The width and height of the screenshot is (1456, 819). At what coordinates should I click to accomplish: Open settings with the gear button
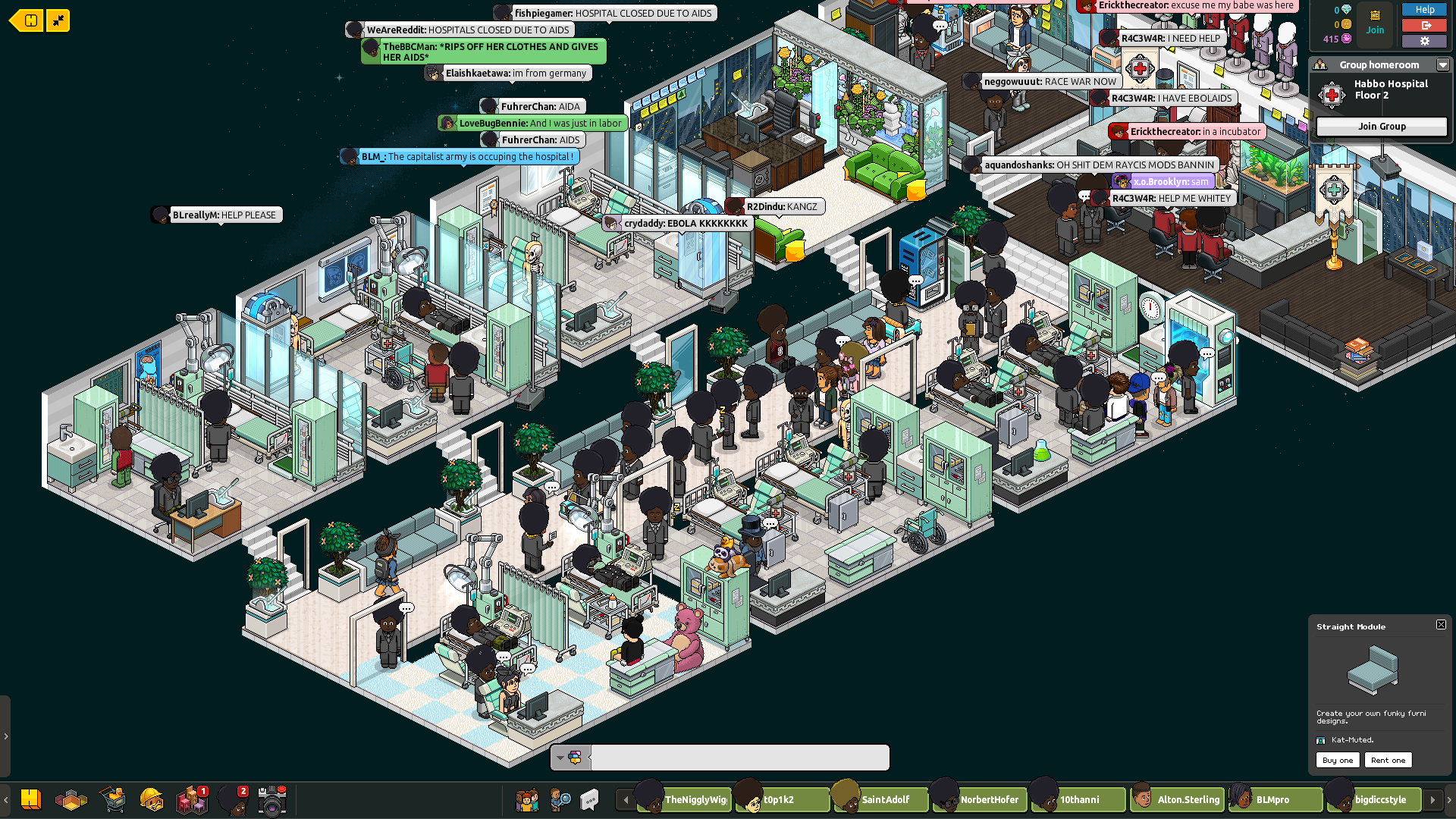coord(1424,41)
